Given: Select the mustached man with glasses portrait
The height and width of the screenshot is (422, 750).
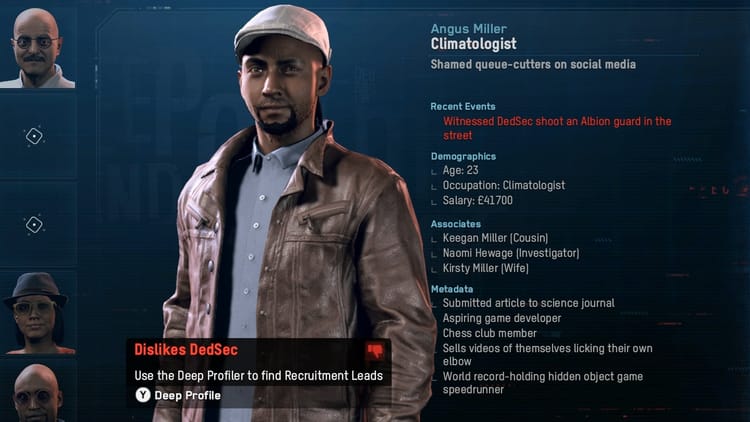Looking at the screenshot, I should coord(37,45).
